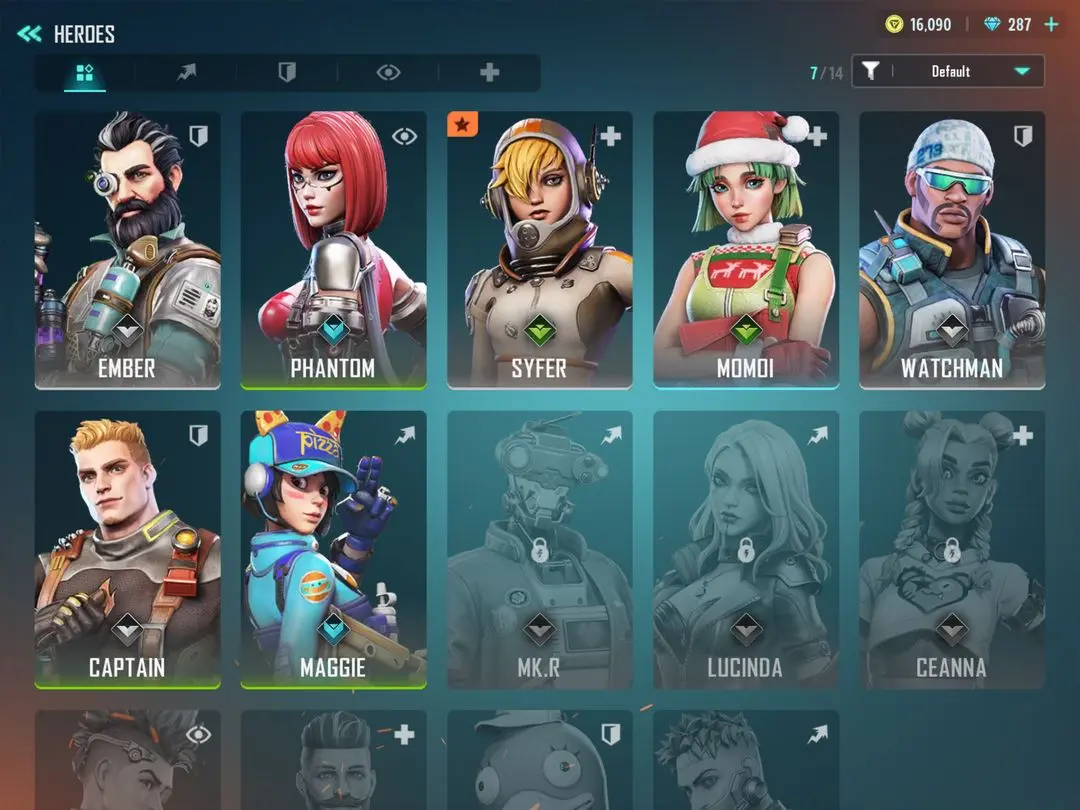Viewport: 1080px width, 810px height.
Task: Open the Momoi hero card
Action: click(746, 249)
